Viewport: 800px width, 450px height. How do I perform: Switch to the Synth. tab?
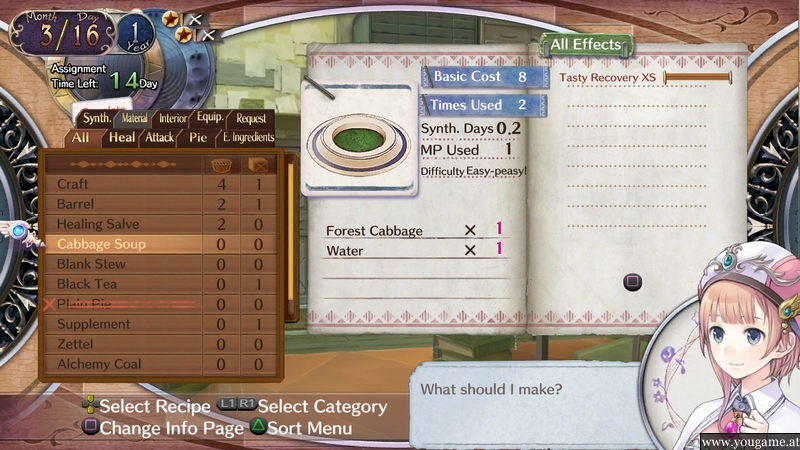(x=97, y=118)
